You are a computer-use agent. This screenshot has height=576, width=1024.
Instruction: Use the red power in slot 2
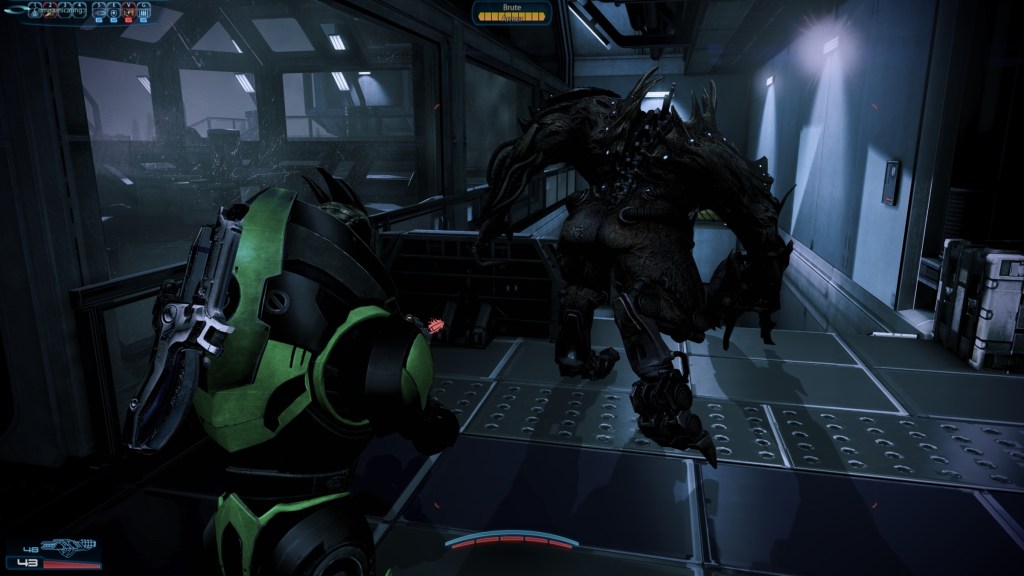click(x=50, y=11)
